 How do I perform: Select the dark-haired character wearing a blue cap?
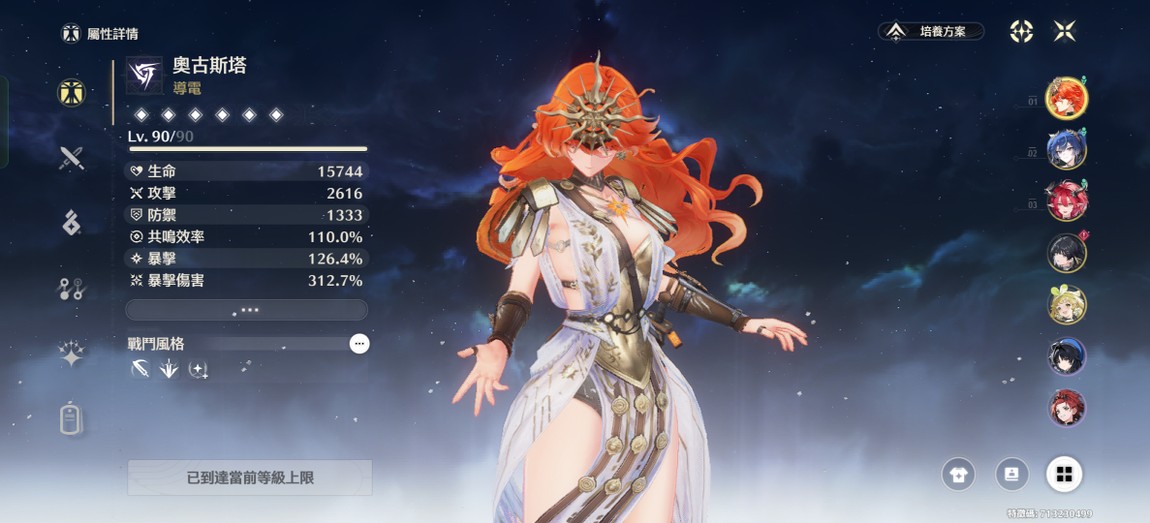pos(1066,357)
